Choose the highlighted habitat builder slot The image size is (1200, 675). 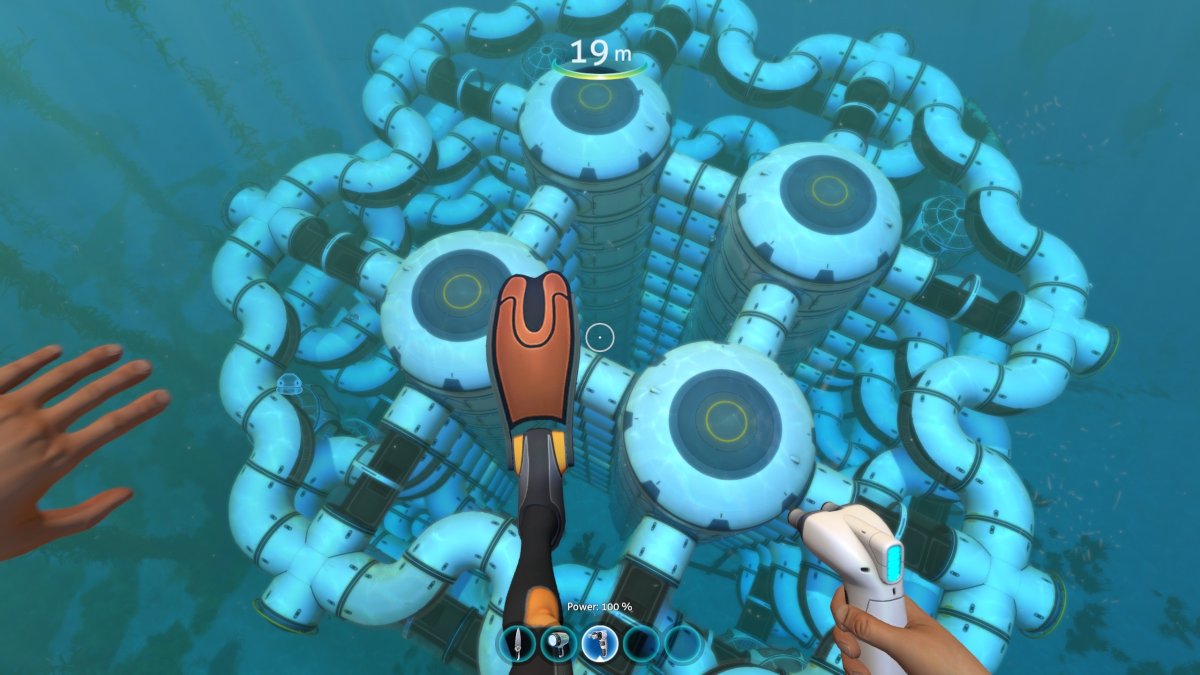(600, 642)
